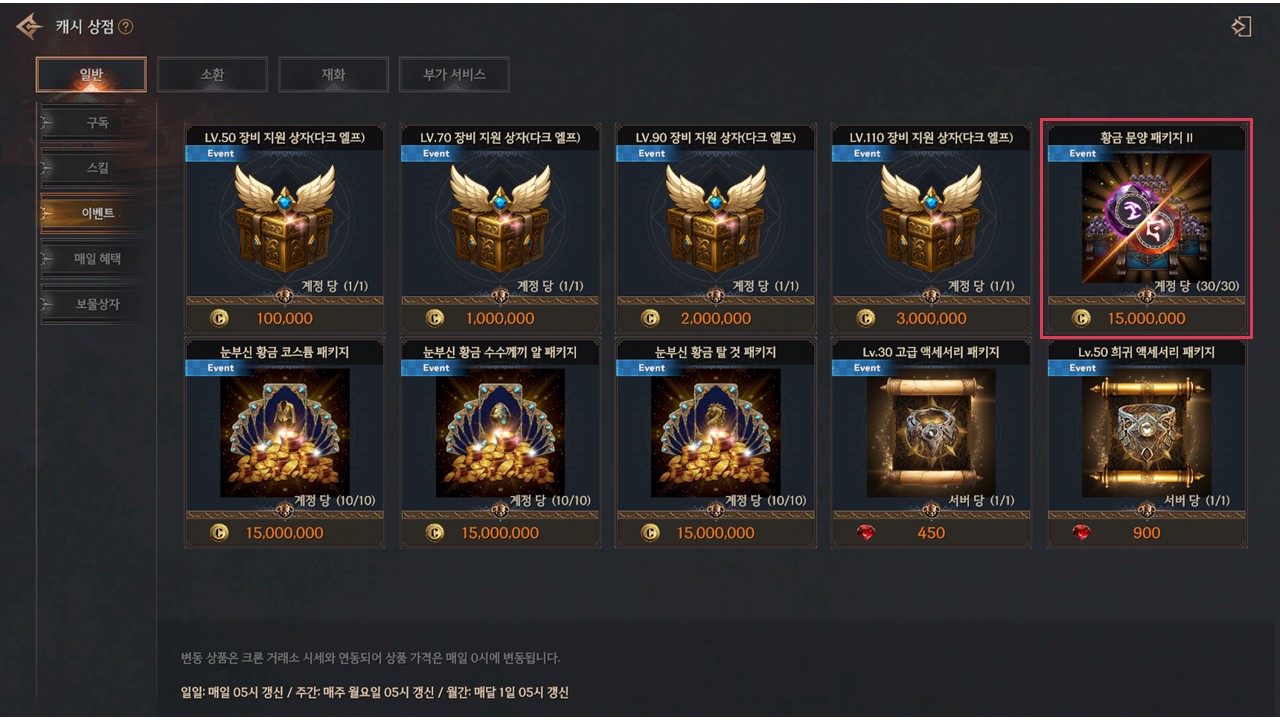Select the 스킬 category
Viewport: 1280px width, 720px height.
coord(97,168)
